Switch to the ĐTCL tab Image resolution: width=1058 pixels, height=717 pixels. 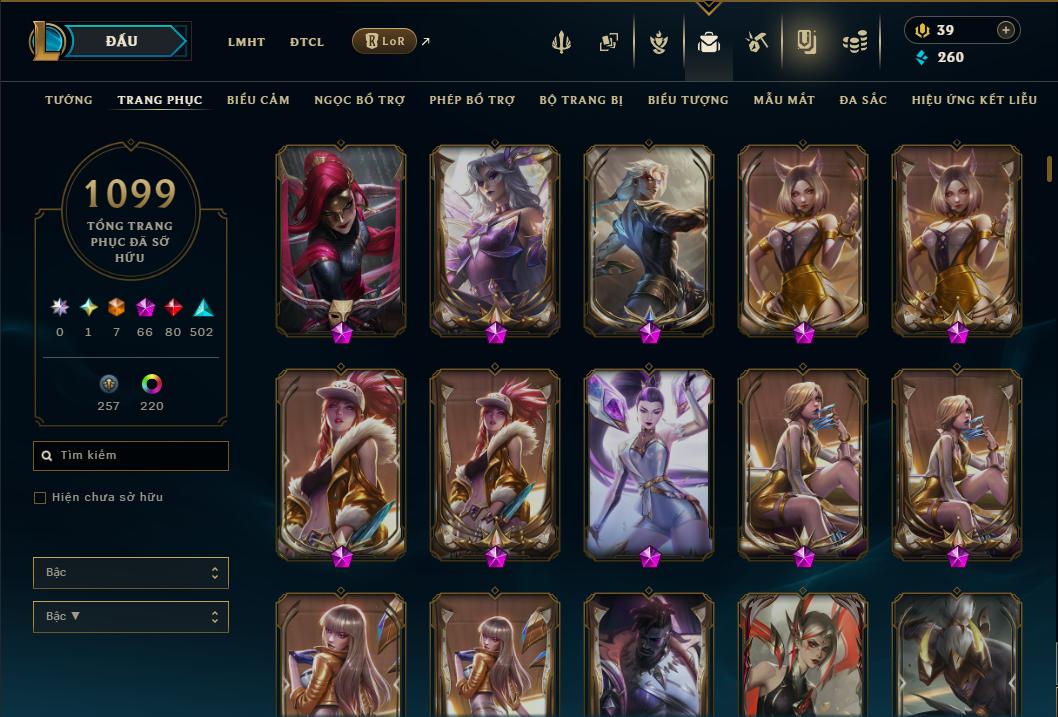pos(307,42)
